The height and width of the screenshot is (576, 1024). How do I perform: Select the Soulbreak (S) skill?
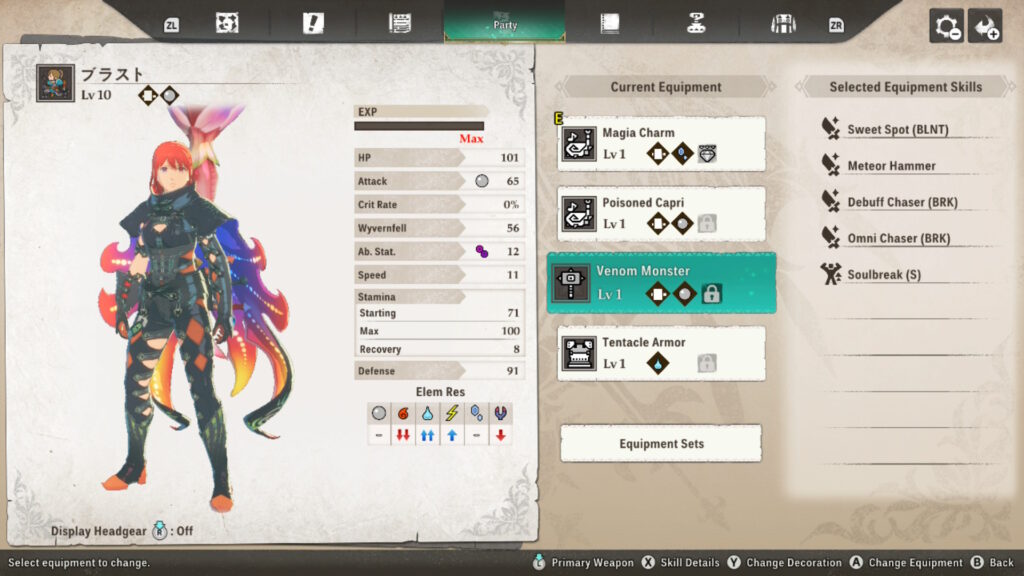click(x=883, y=274)
